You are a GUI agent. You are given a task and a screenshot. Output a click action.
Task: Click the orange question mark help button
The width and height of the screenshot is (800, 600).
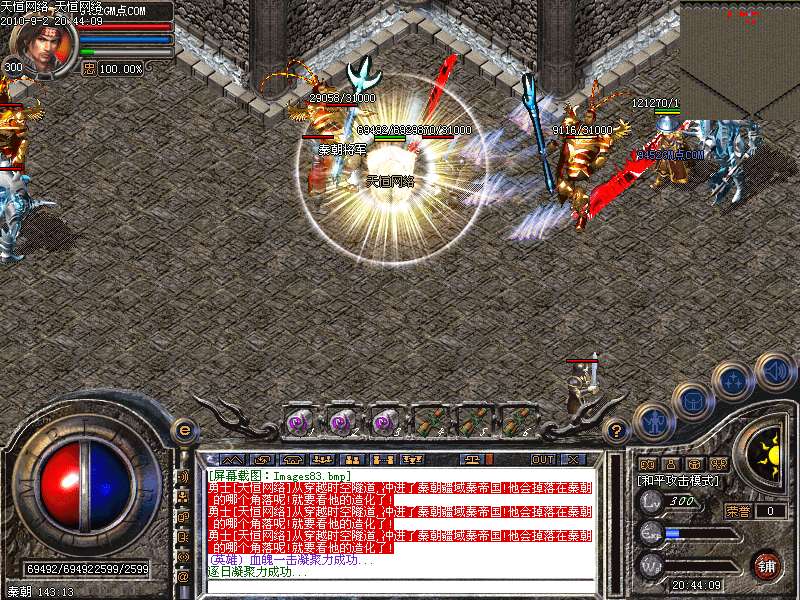coord(617,432)
